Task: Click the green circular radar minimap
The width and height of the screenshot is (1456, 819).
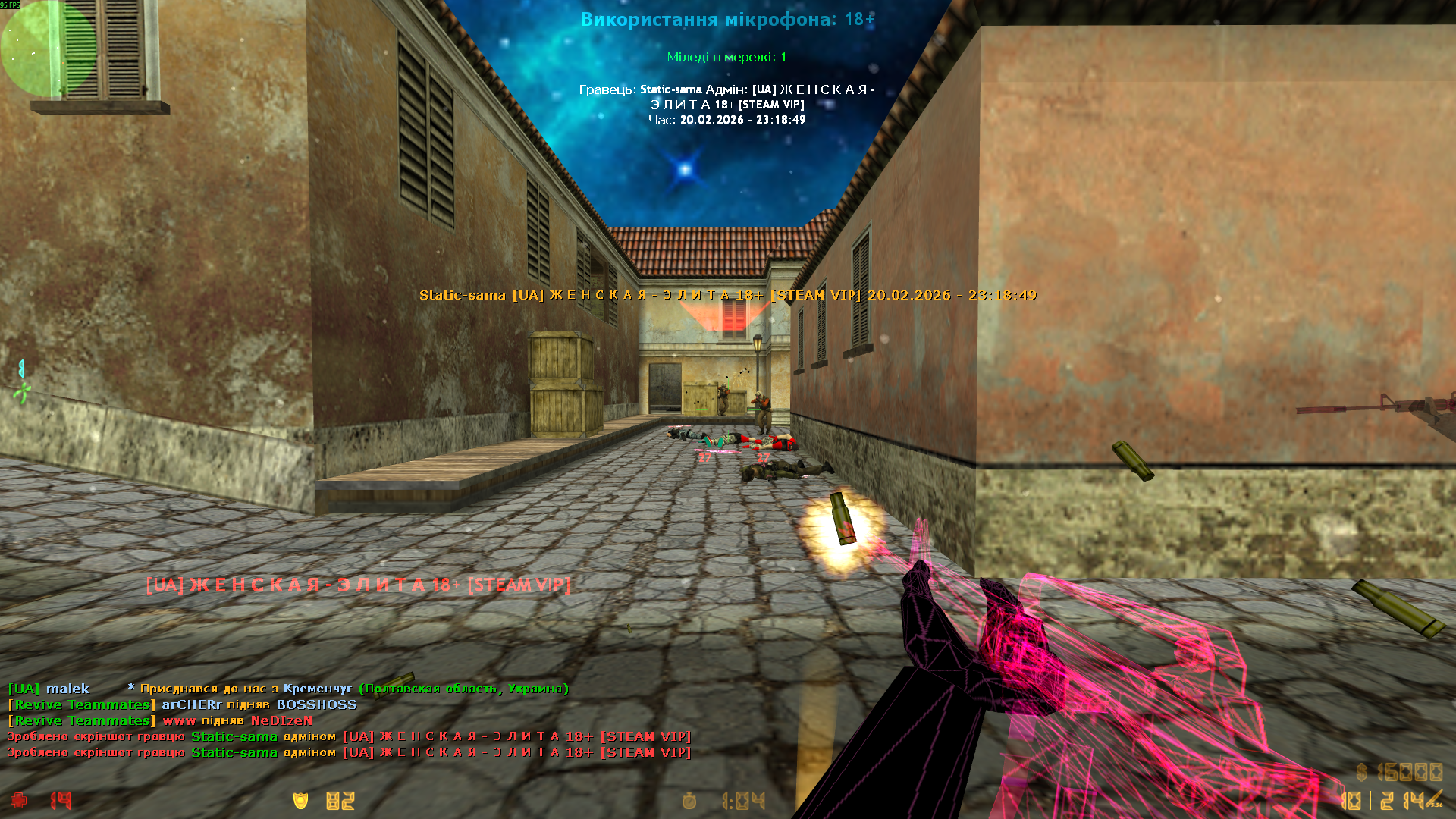Action: (47, 49)
